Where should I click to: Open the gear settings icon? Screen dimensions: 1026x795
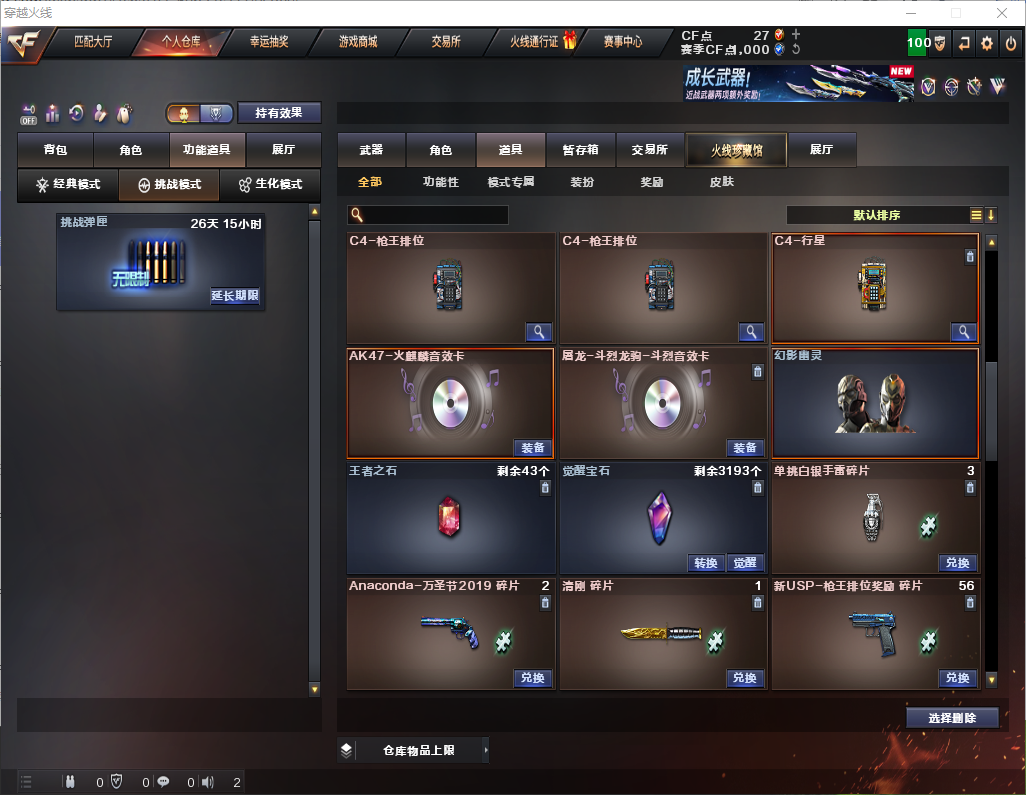[987, 43]
